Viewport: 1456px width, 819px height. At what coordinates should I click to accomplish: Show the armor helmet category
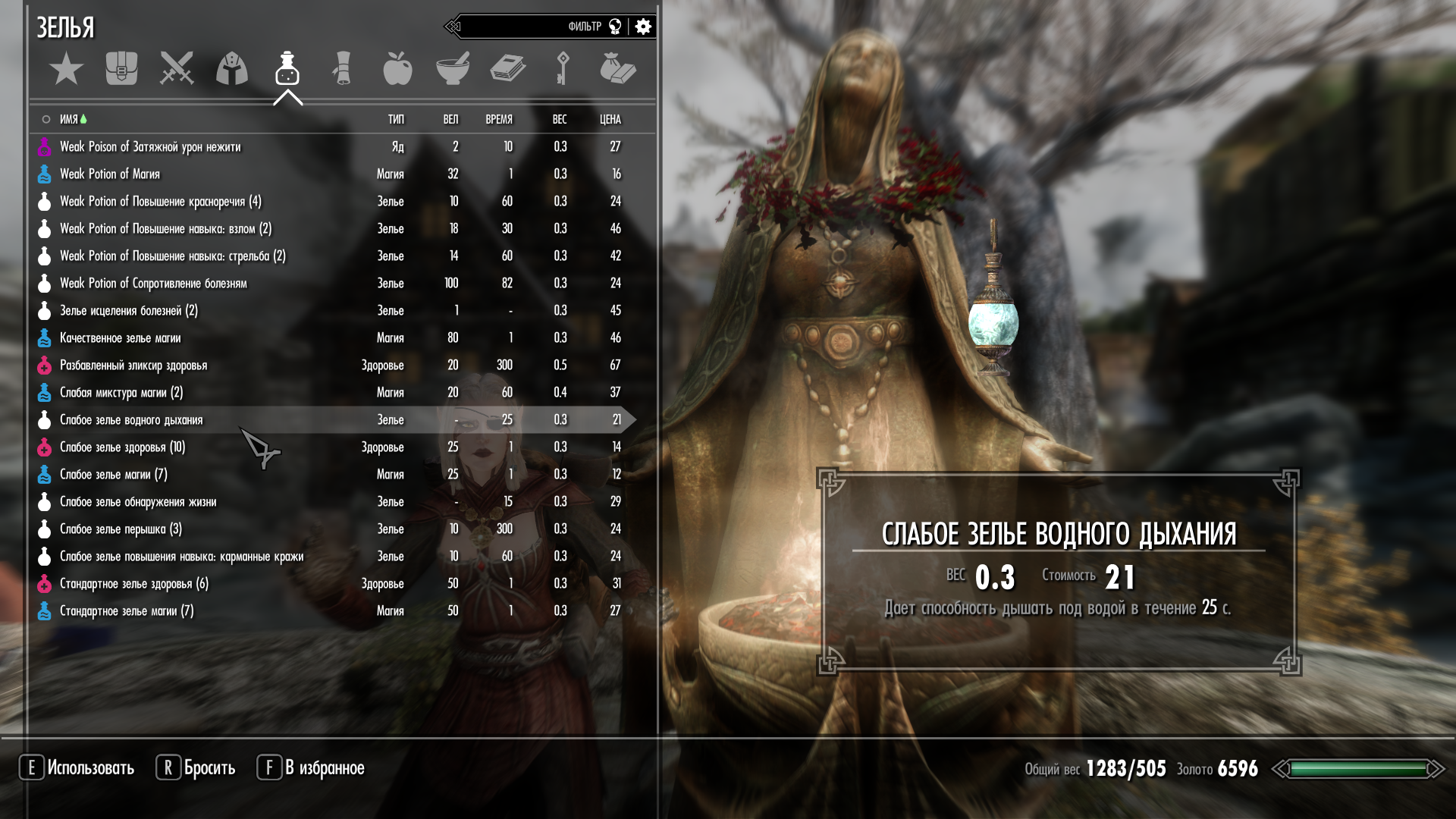(x=232, y=69)
